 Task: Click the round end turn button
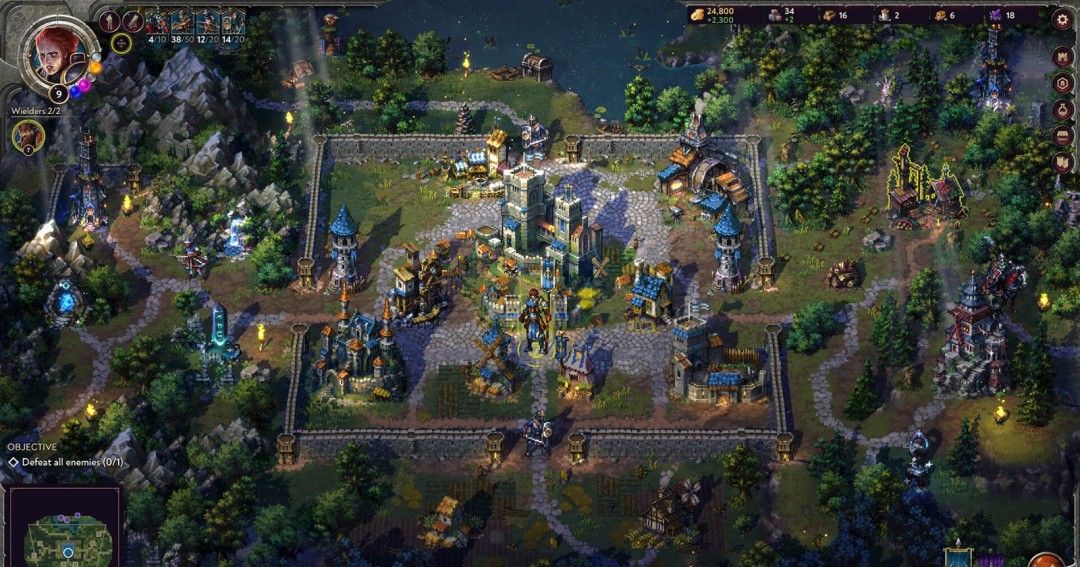click(x=1048, y=558)
